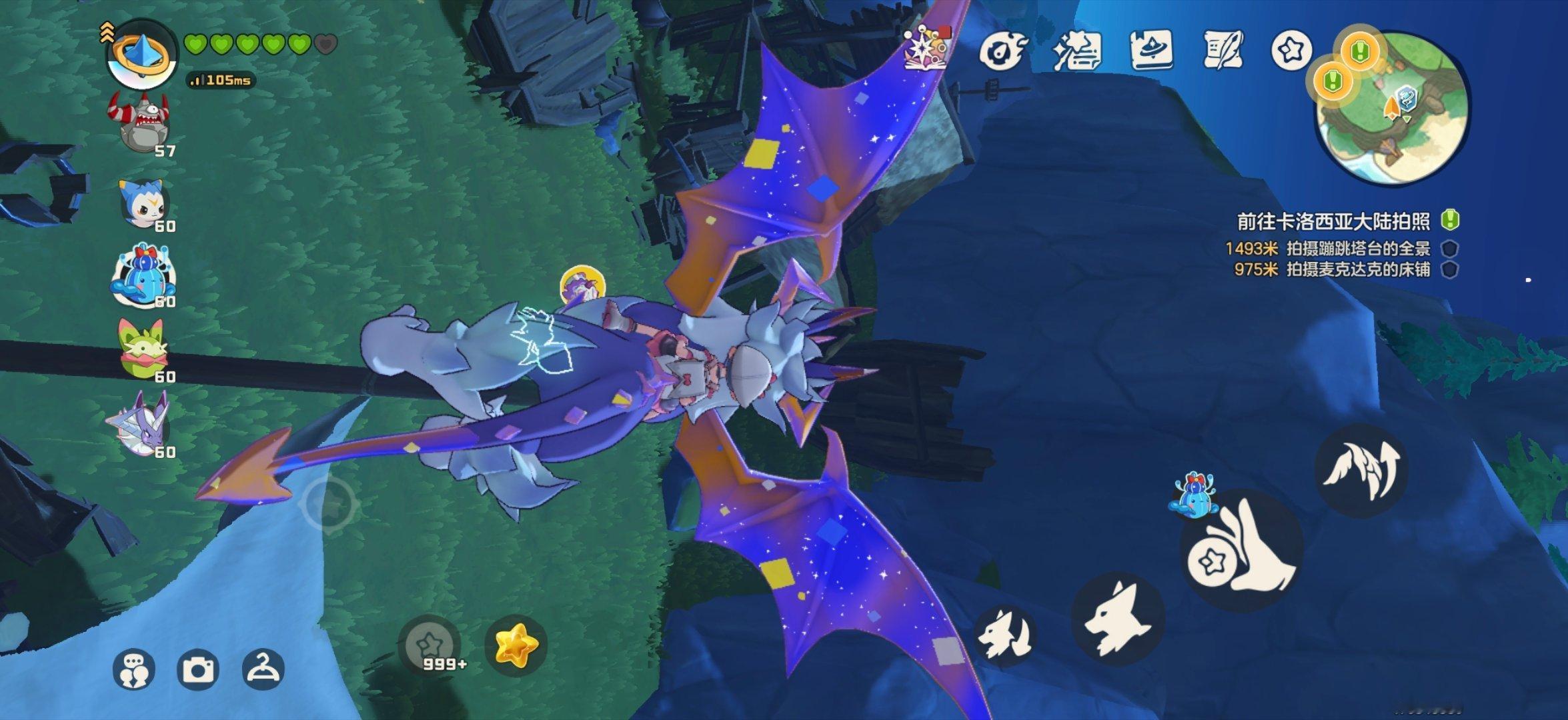The width and height of the screenshot is (1568, 720).
Task: Open the quest tracker for 前往卡洛西亚大陆拍照
Action: pyautogui.click(x=1334, y=221)
